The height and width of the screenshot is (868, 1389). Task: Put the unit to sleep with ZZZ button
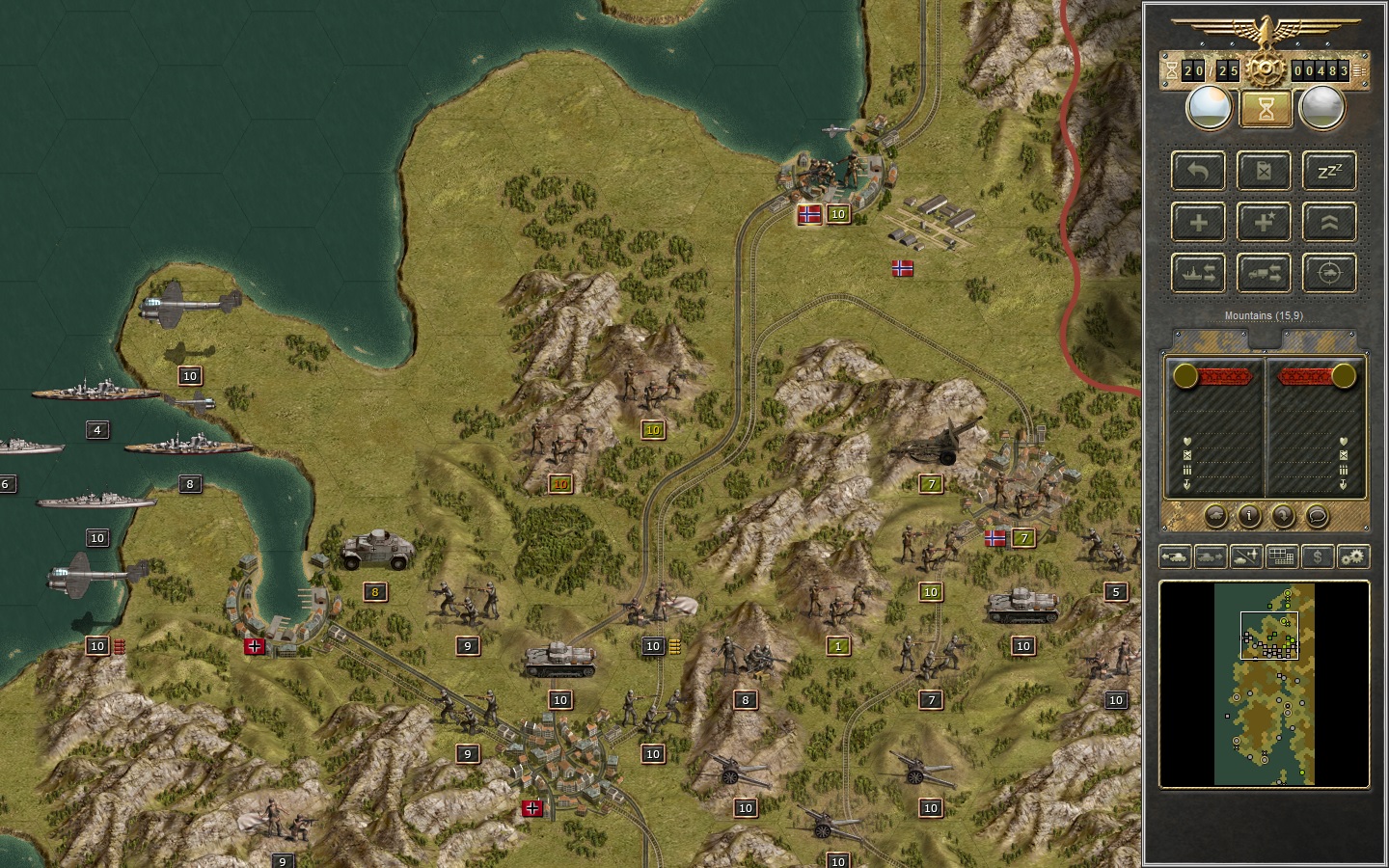(1329, 172)
